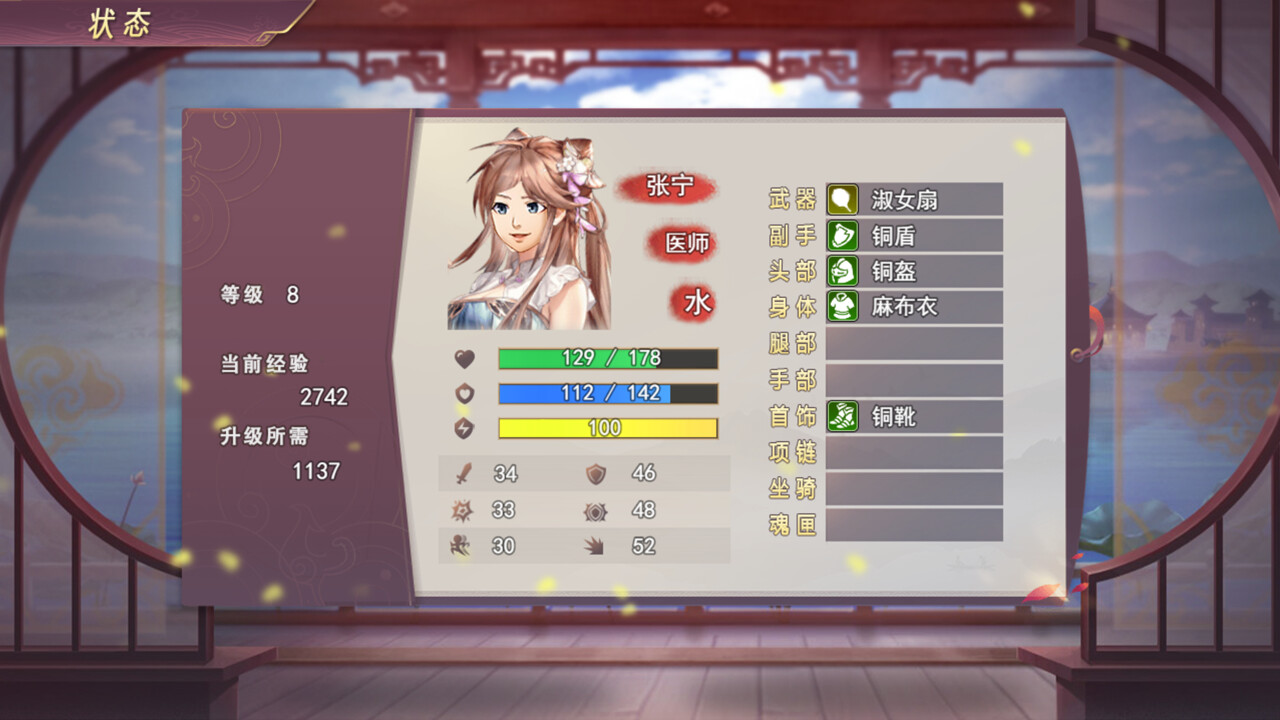The width and height of the screenshot is (1280, 720).
Task: Select the speed stat icon showing 30
Action: (459, 547)
